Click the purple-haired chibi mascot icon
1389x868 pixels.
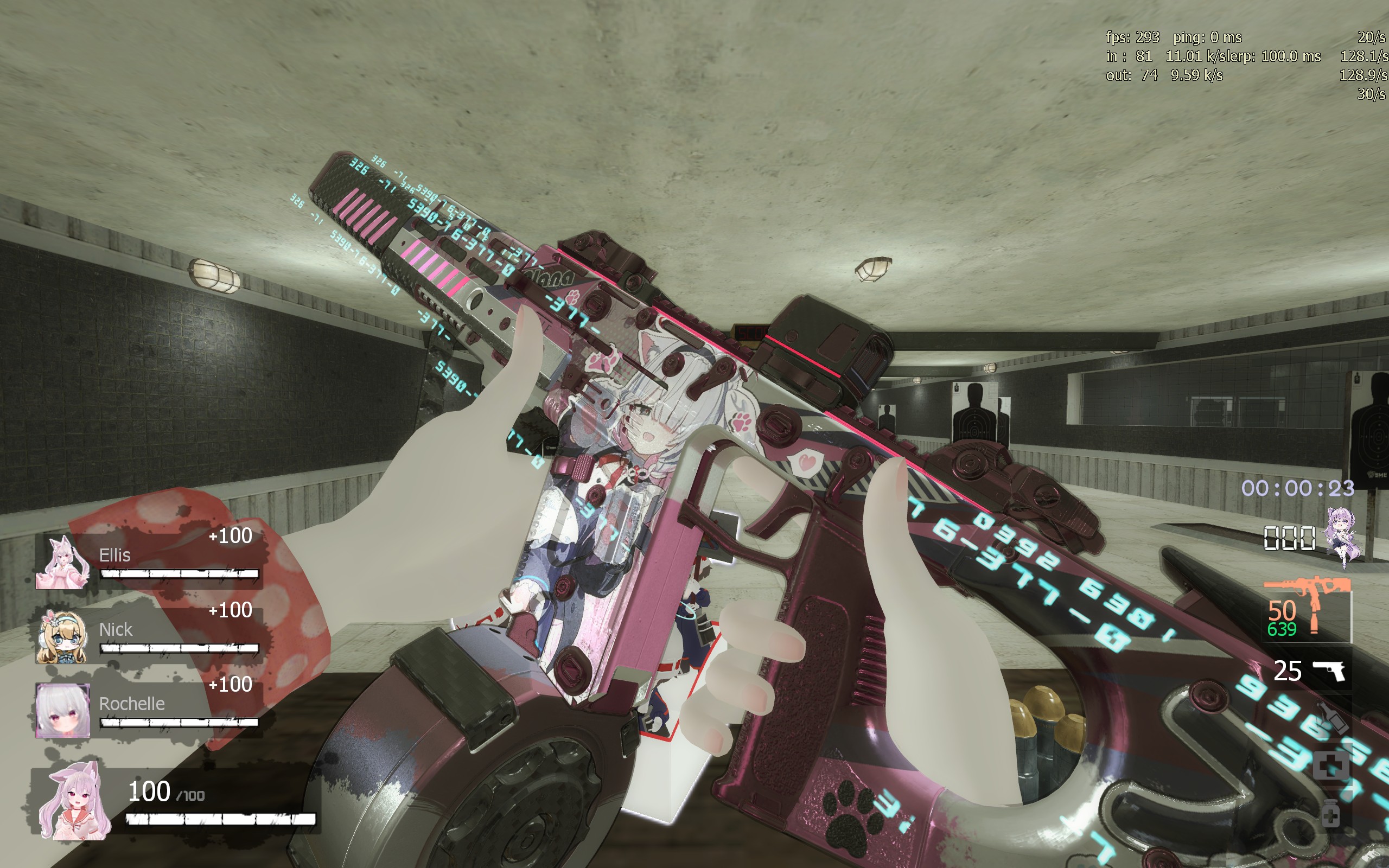pyautogui.click(x=1342, y=537)
